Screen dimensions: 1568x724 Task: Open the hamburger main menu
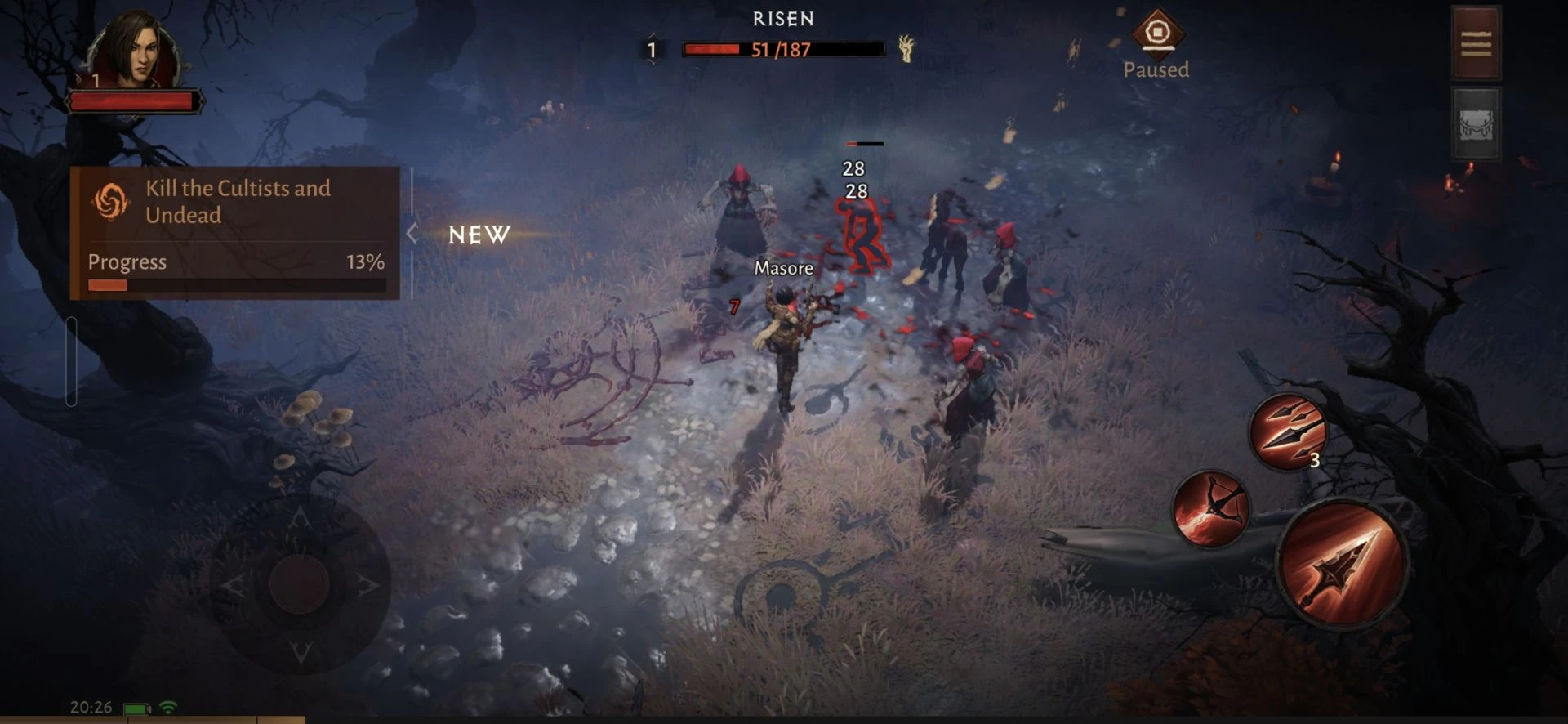pyautogui.click(x=1476, y=43)
